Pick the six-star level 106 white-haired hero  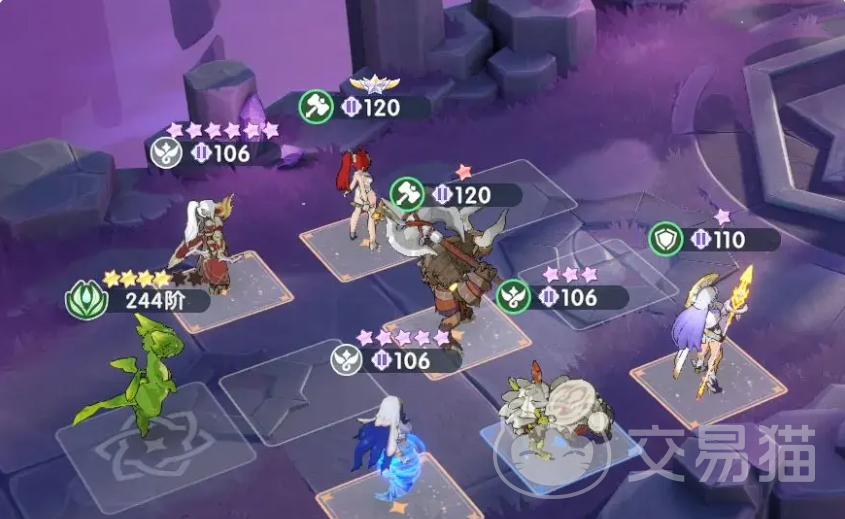tap(206, 245)
